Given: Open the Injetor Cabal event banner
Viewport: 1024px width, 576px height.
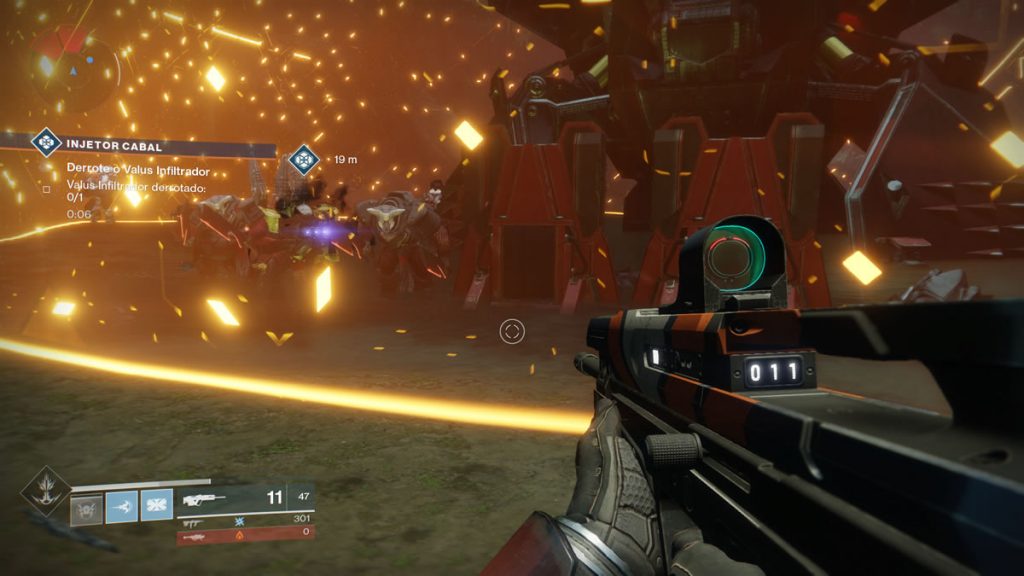Looking at the screenshot, I should [x=152, y=145].
